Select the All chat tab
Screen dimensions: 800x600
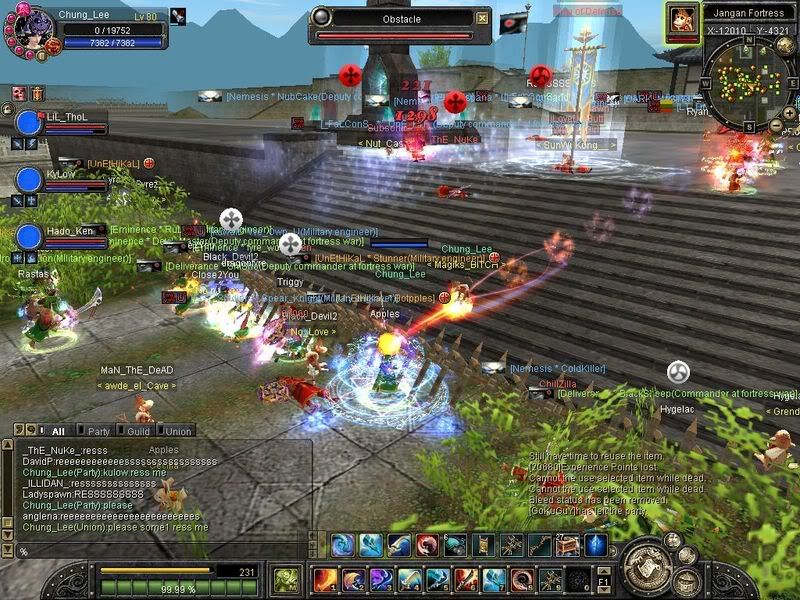(x=58, y=431)
